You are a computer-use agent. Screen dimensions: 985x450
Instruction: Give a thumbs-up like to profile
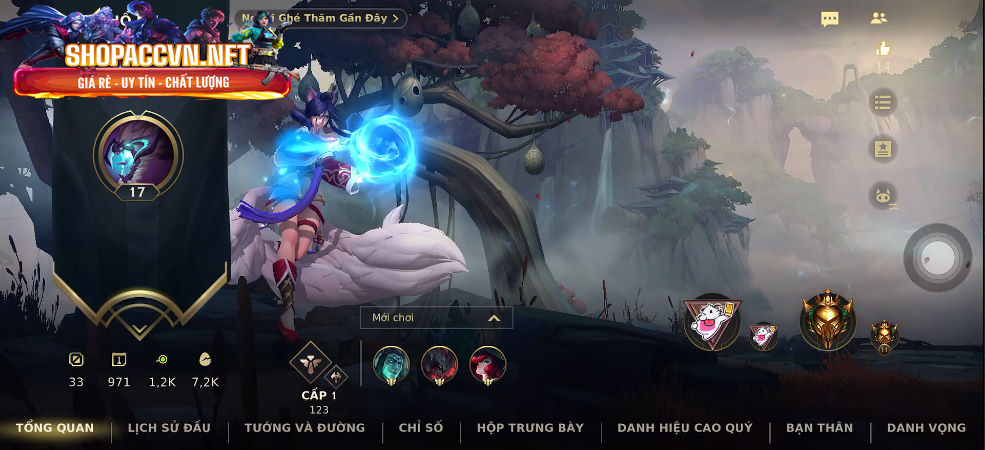pyautogui.click(x=882, y=48)
